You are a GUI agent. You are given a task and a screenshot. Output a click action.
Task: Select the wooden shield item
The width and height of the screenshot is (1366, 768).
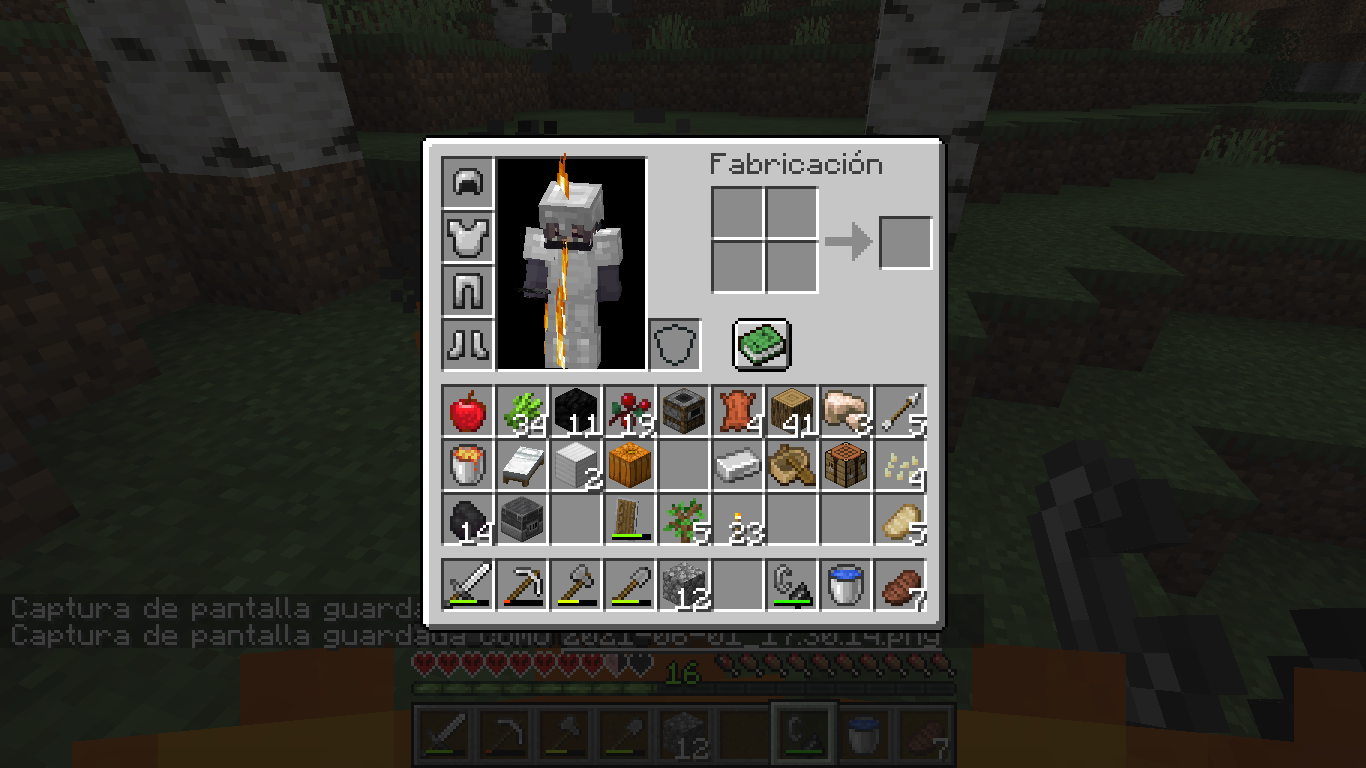tap(629, 520)
